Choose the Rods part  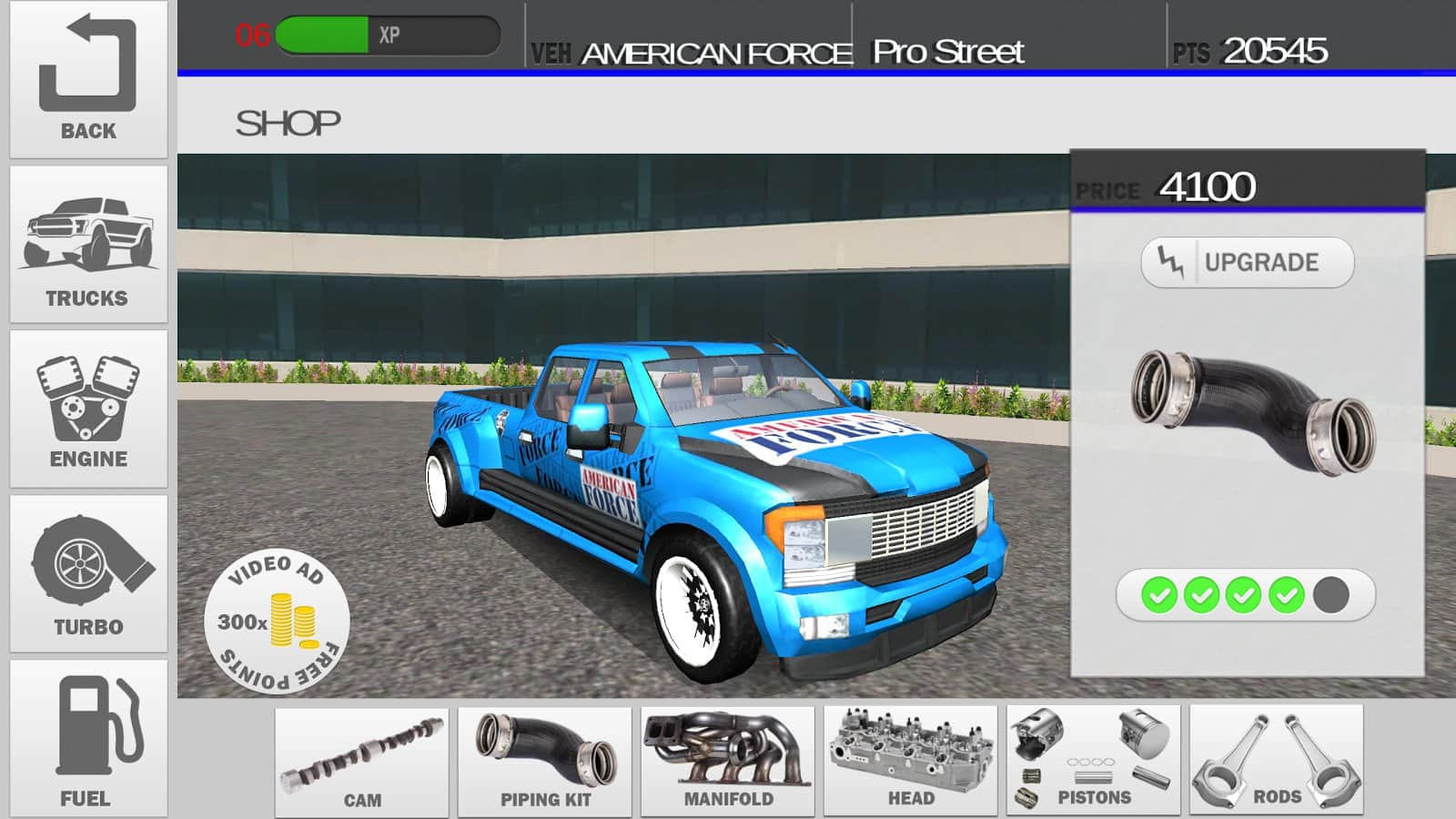tap(1277, 762)
